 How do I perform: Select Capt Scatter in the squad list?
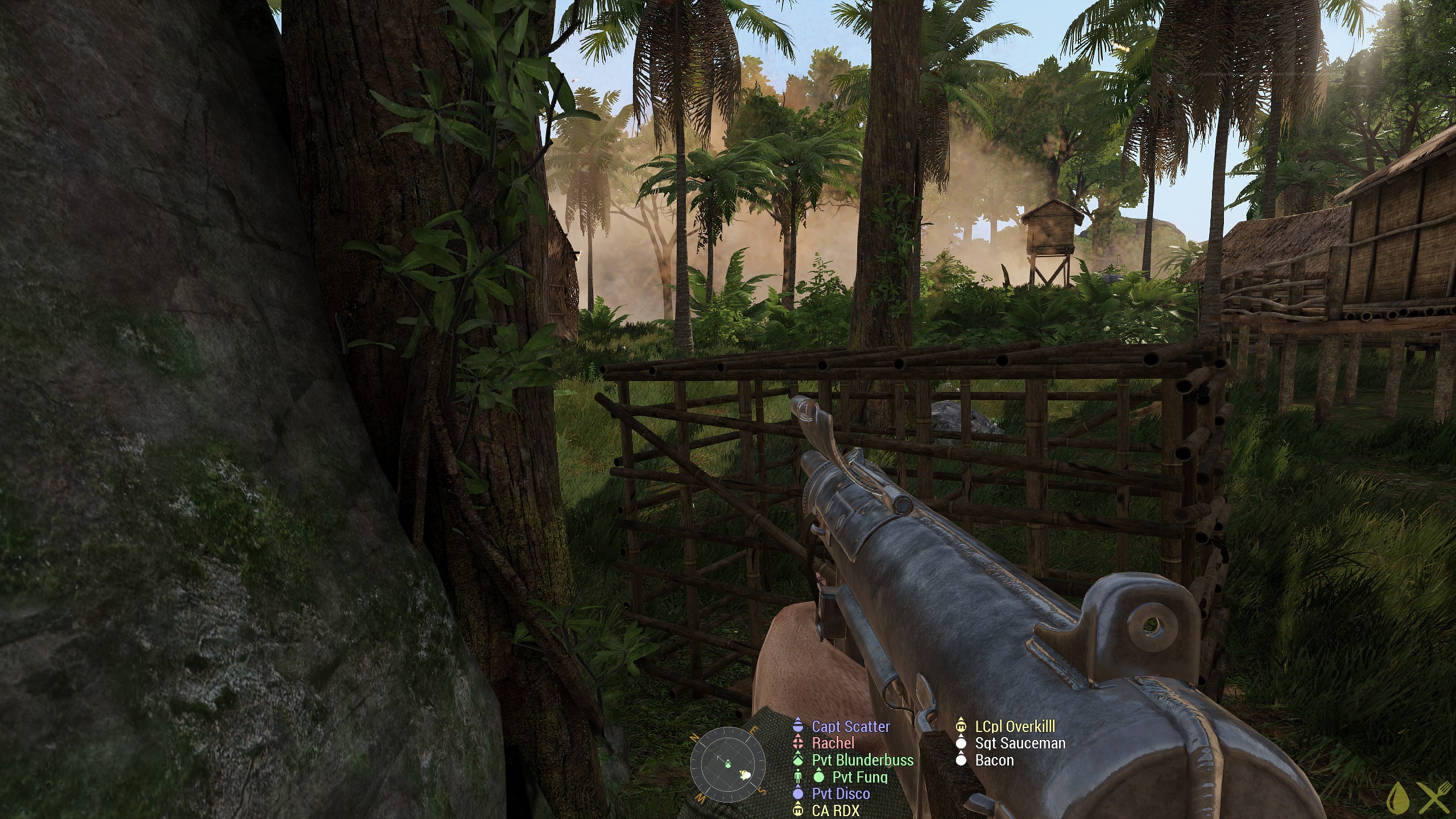850,726
